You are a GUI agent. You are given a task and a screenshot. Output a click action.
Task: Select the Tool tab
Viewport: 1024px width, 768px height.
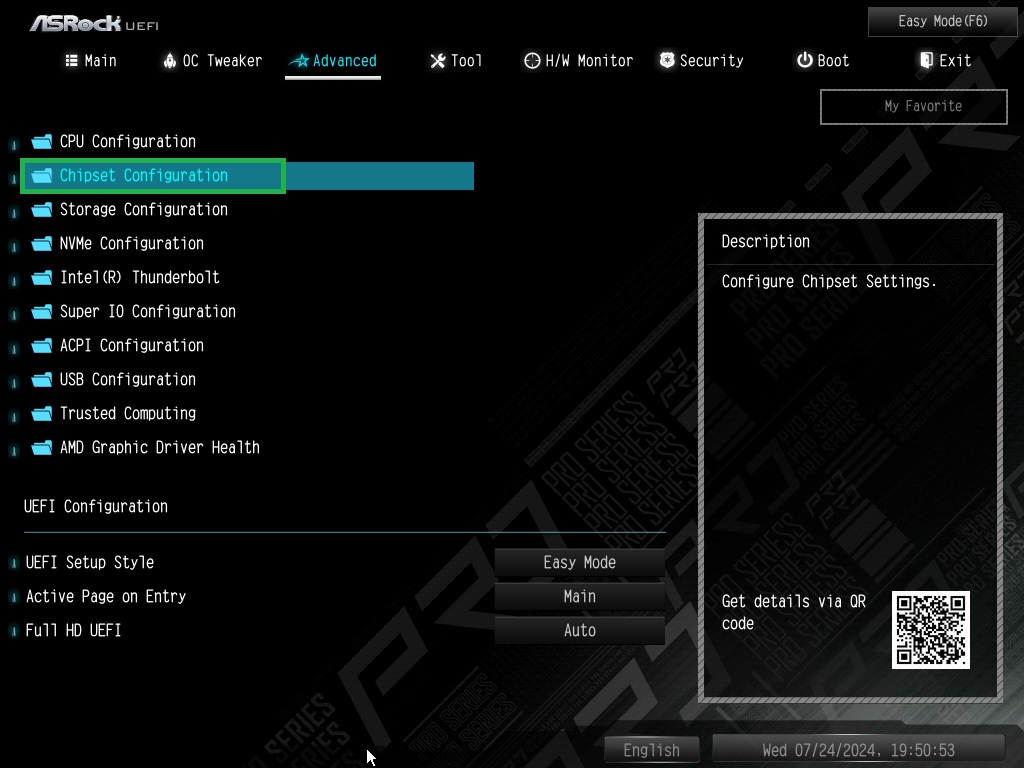pos(456,61)
